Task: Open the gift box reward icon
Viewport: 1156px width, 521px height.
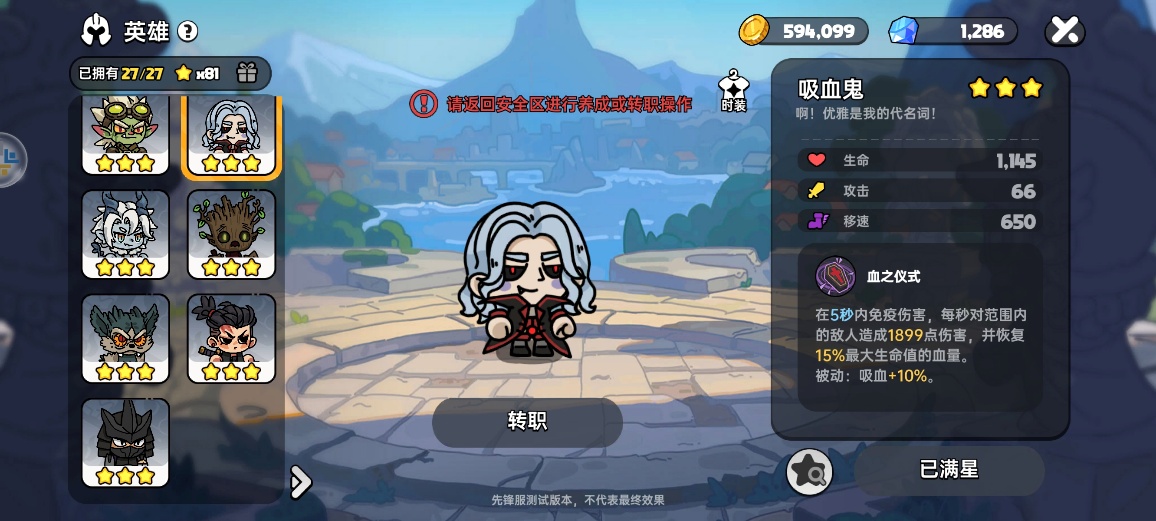Action: tap(247, 73)
